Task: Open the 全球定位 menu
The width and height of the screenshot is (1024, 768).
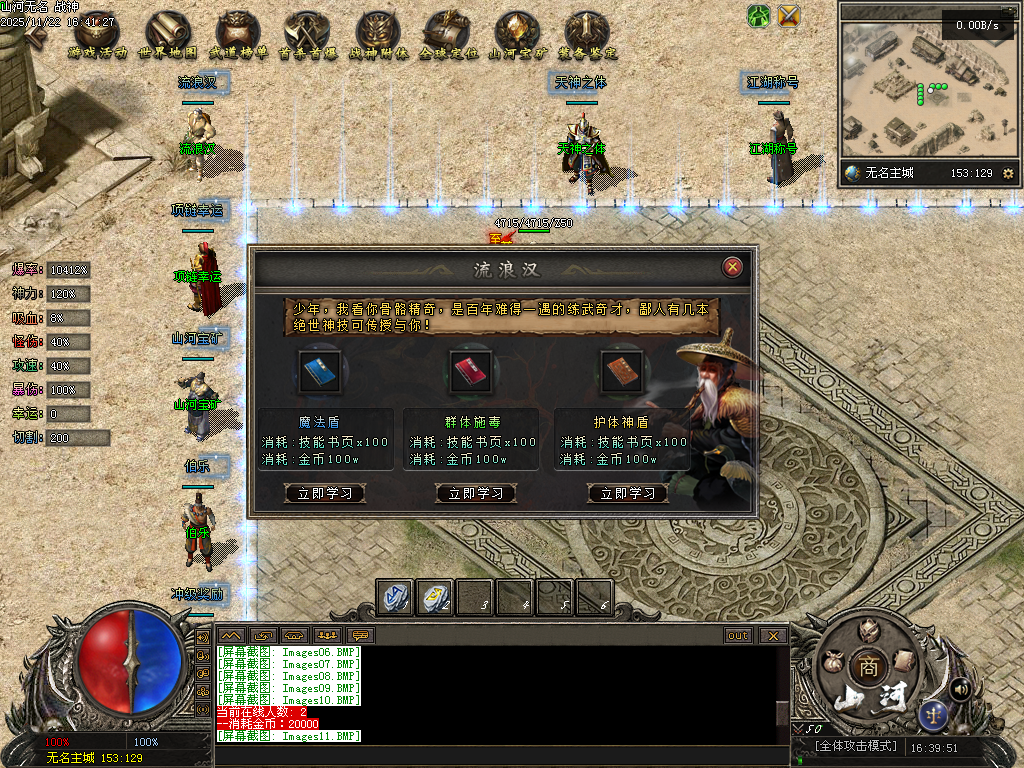Action: [x=447, y=35]
